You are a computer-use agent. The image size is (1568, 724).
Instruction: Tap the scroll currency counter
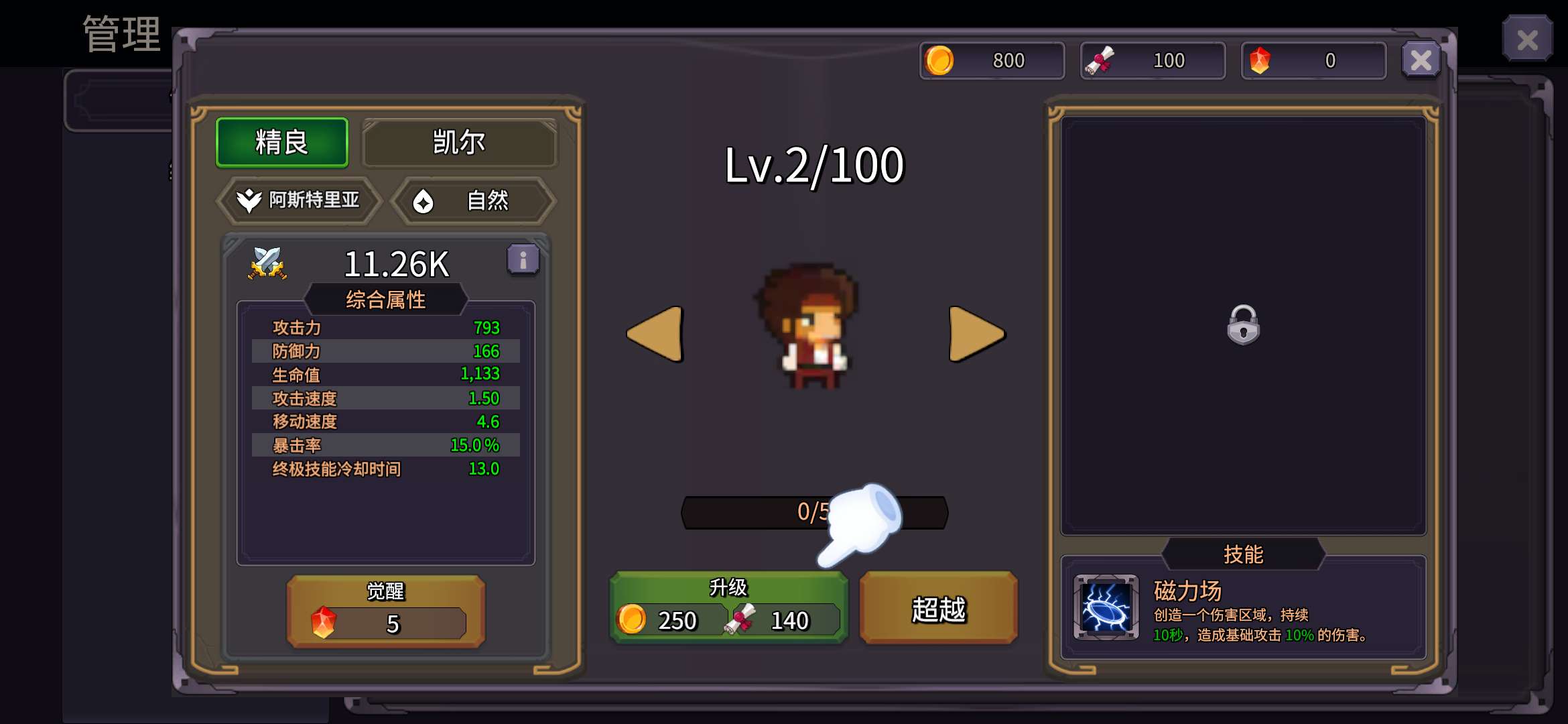click(1153, 60)
